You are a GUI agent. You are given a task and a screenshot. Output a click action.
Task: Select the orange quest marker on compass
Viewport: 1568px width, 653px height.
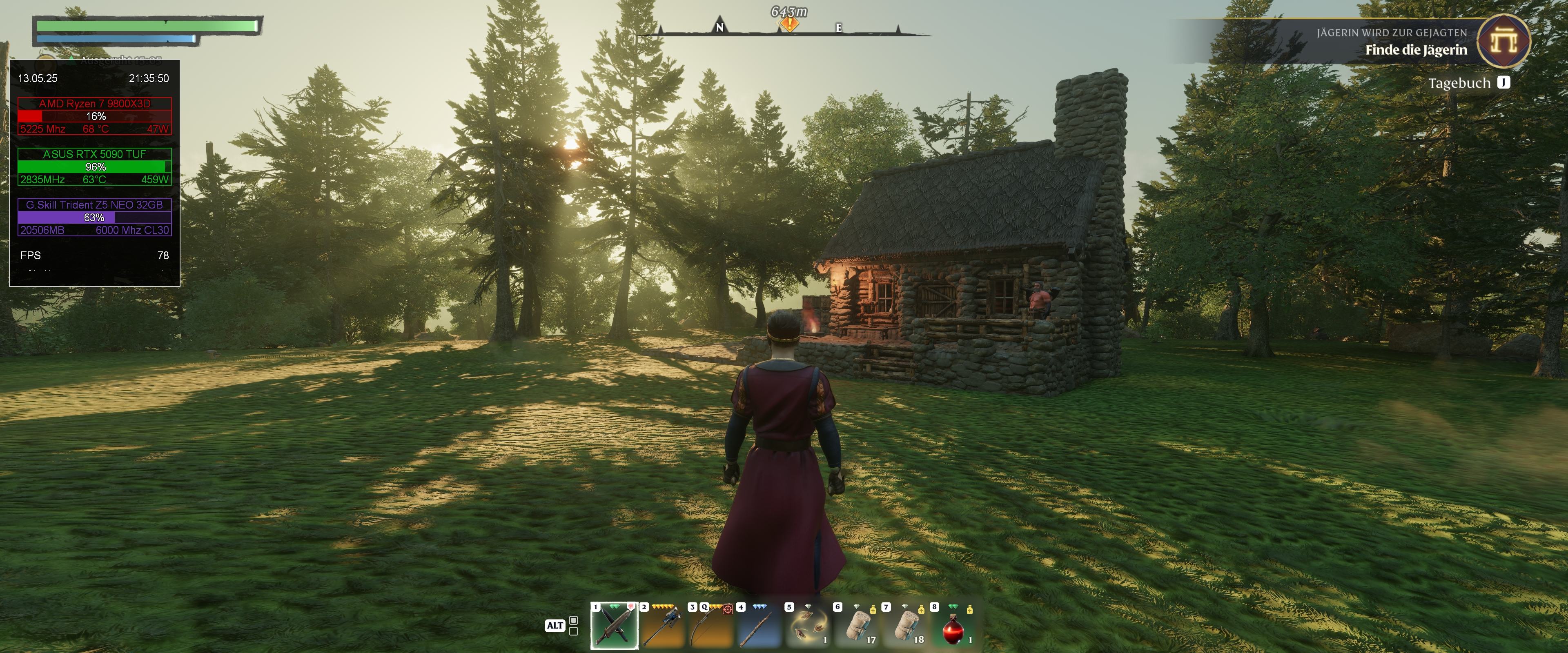789,24
